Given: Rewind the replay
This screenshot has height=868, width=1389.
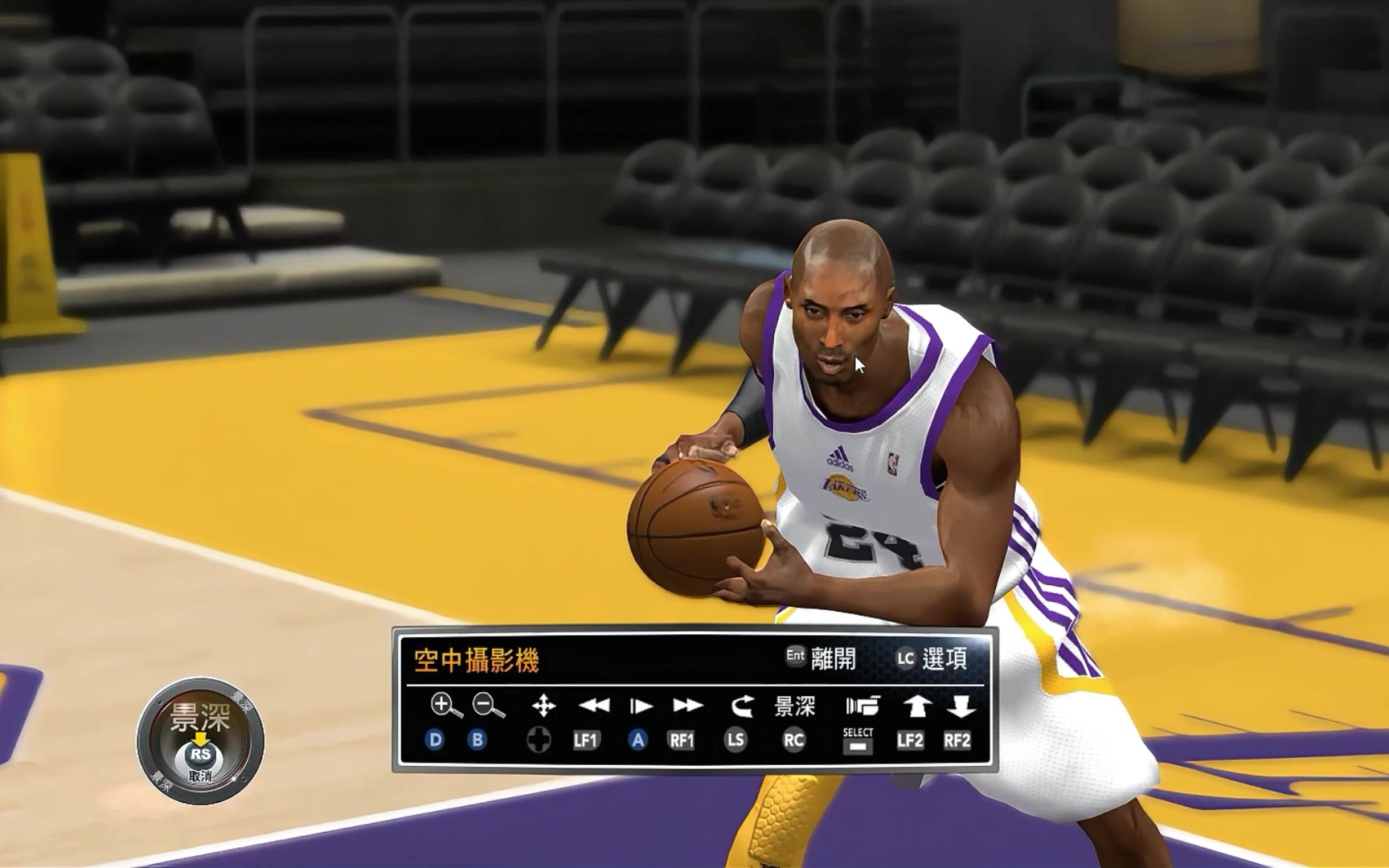Looking at the screenshot, I should [594, 706].
